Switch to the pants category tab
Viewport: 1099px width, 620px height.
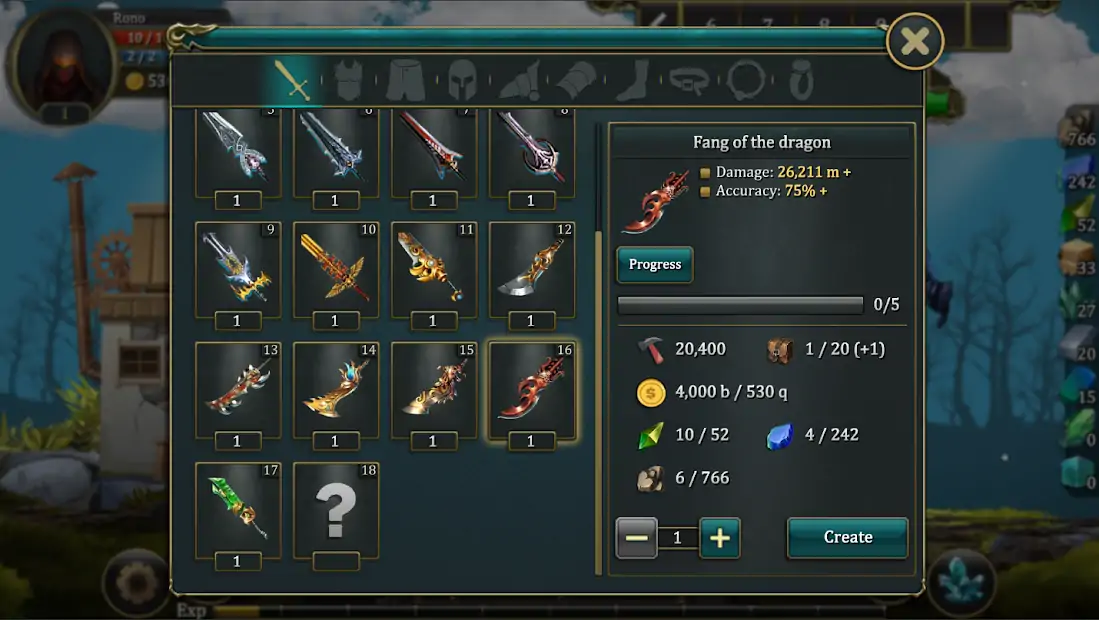(x=404, y=80)
